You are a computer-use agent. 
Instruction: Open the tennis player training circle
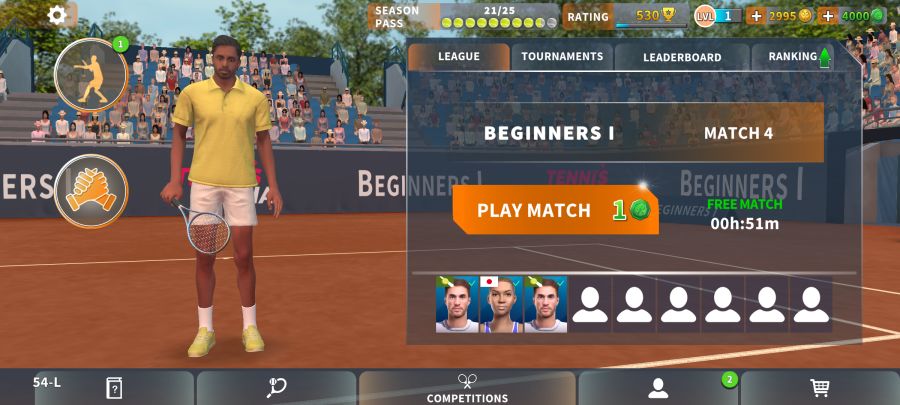click(91, 75)
